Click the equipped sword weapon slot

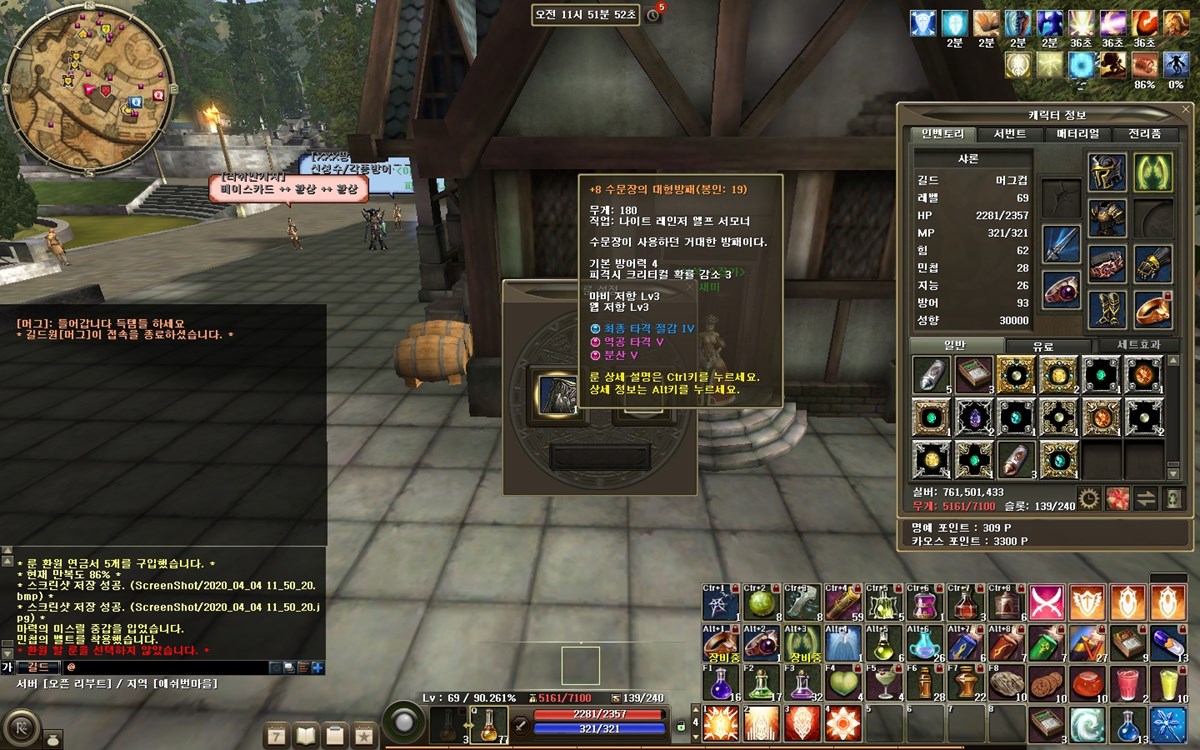[1061, 244]
